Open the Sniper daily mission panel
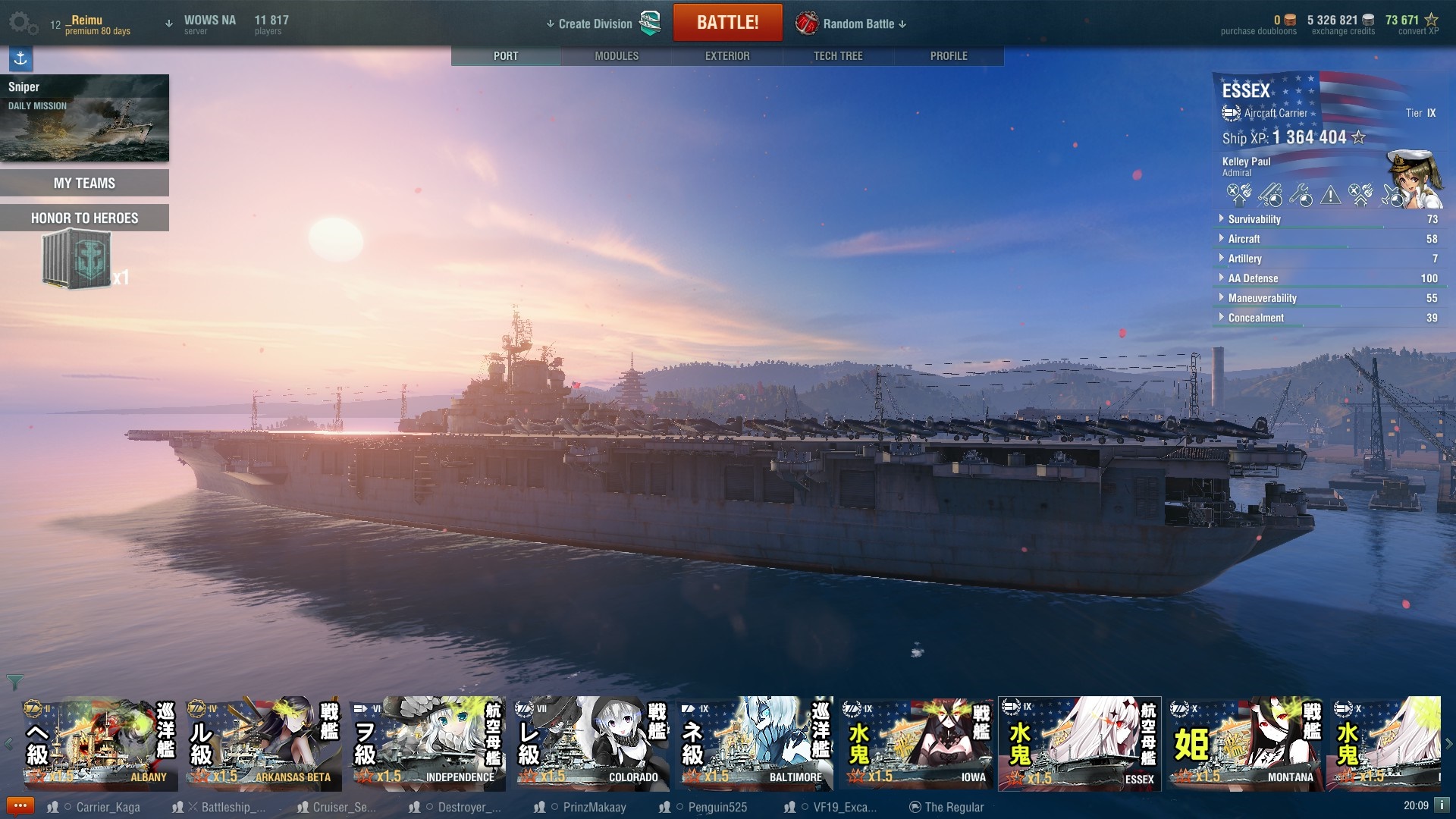Viewport: 1456px width, 819px height. click(x=84, y=118)
